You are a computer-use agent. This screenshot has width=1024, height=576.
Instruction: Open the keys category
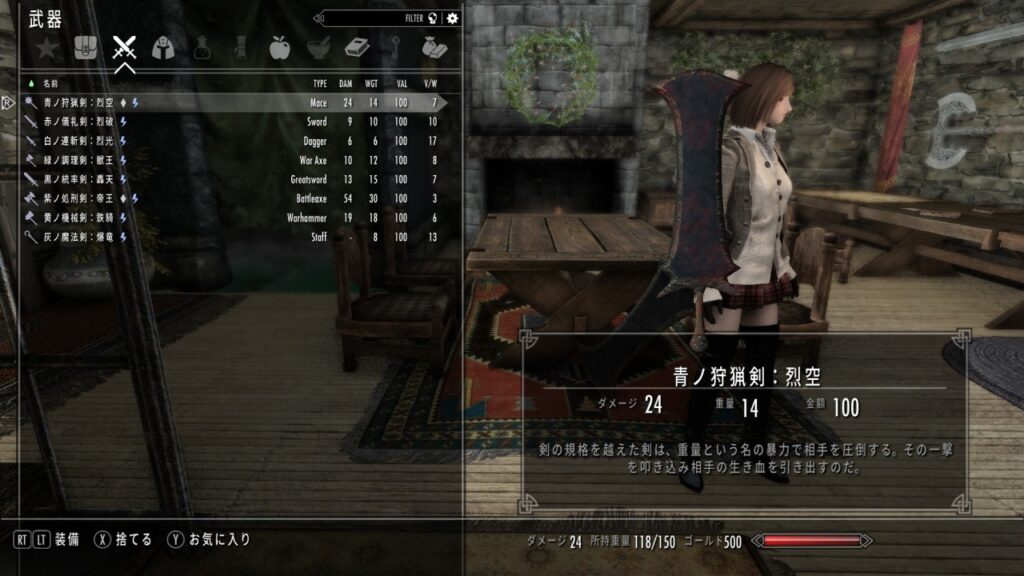point(395,47)
